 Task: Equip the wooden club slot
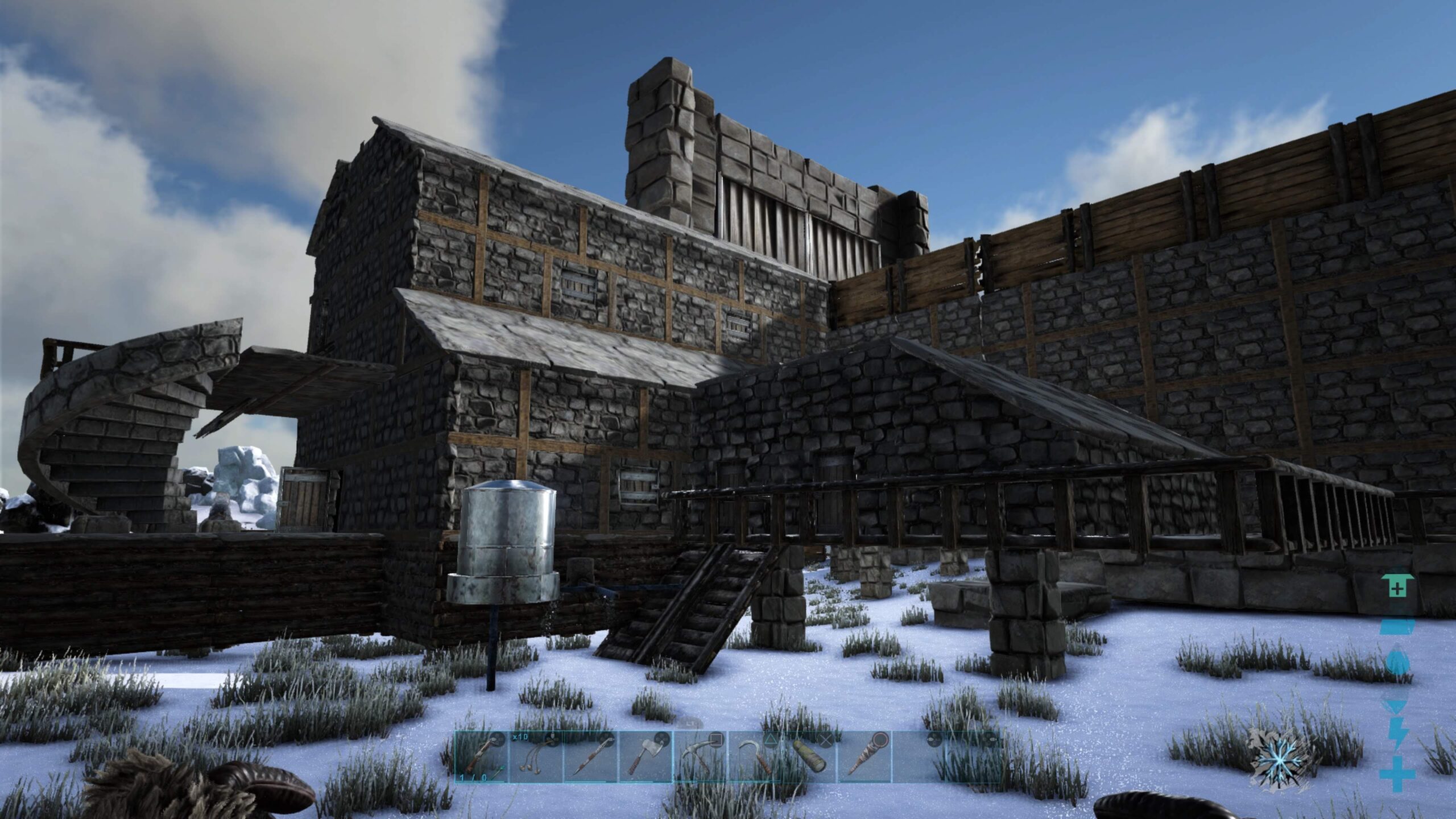point(863,757)
